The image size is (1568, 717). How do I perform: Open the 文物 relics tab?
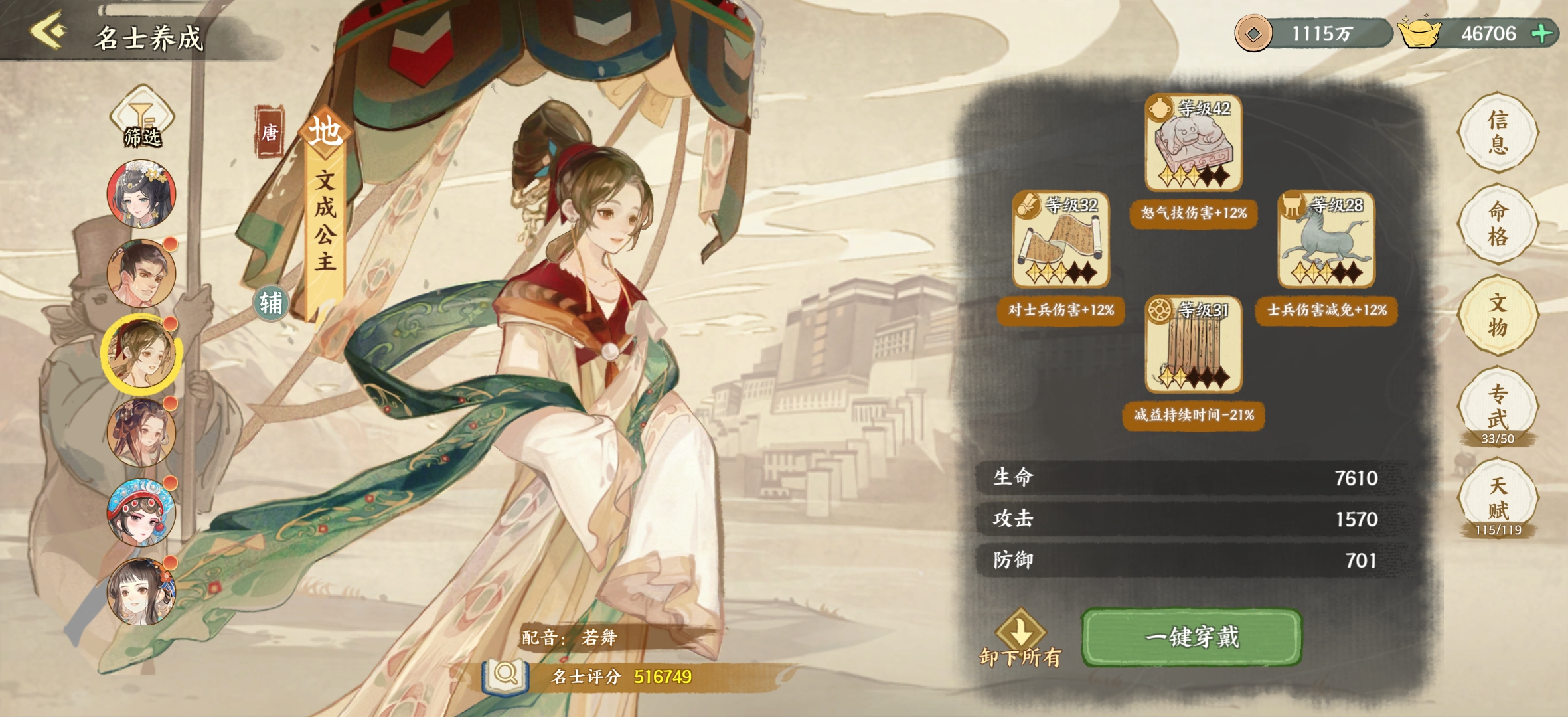click(x=1498, y=315)
